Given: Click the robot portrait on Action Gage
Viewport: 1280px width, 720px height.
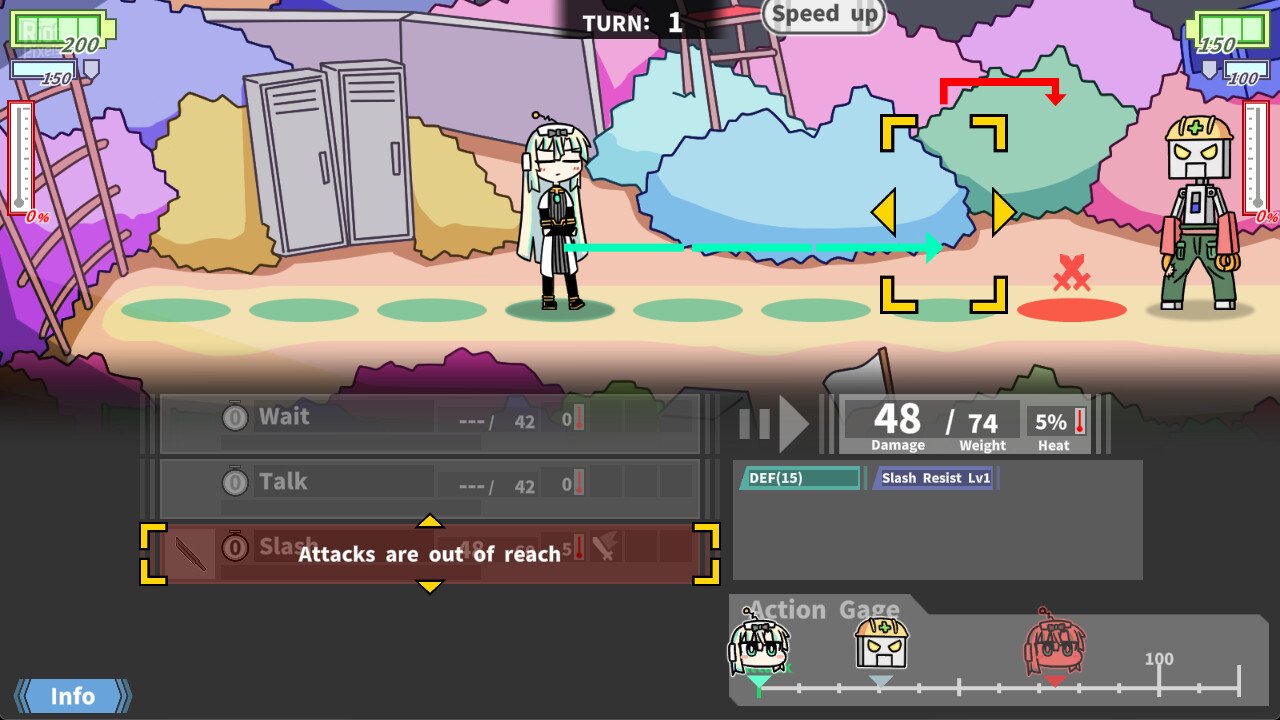Looking at the screenshot, I should pos(881,644).
